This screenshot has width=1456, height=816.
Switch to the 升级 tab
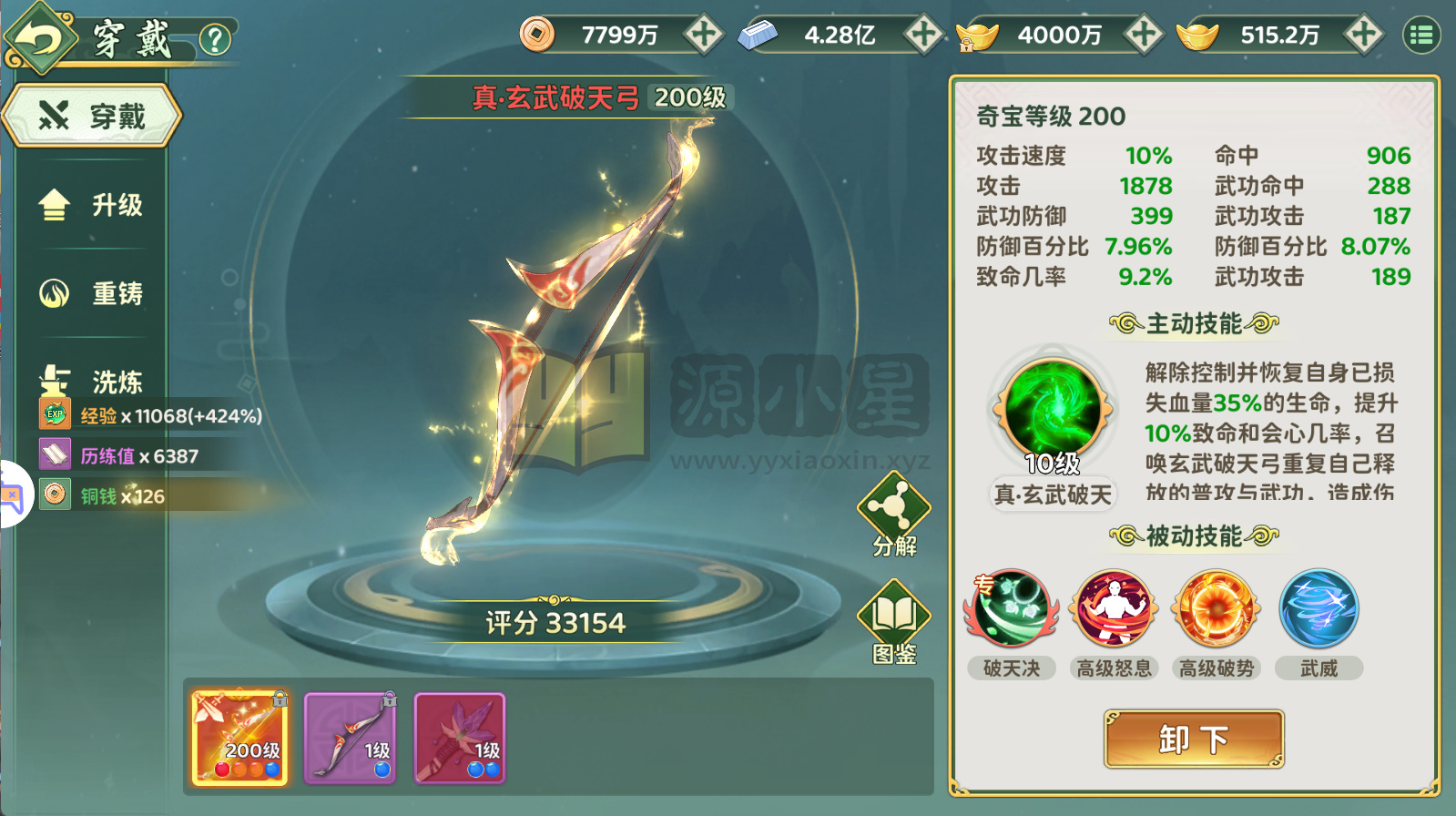point(91,206)
